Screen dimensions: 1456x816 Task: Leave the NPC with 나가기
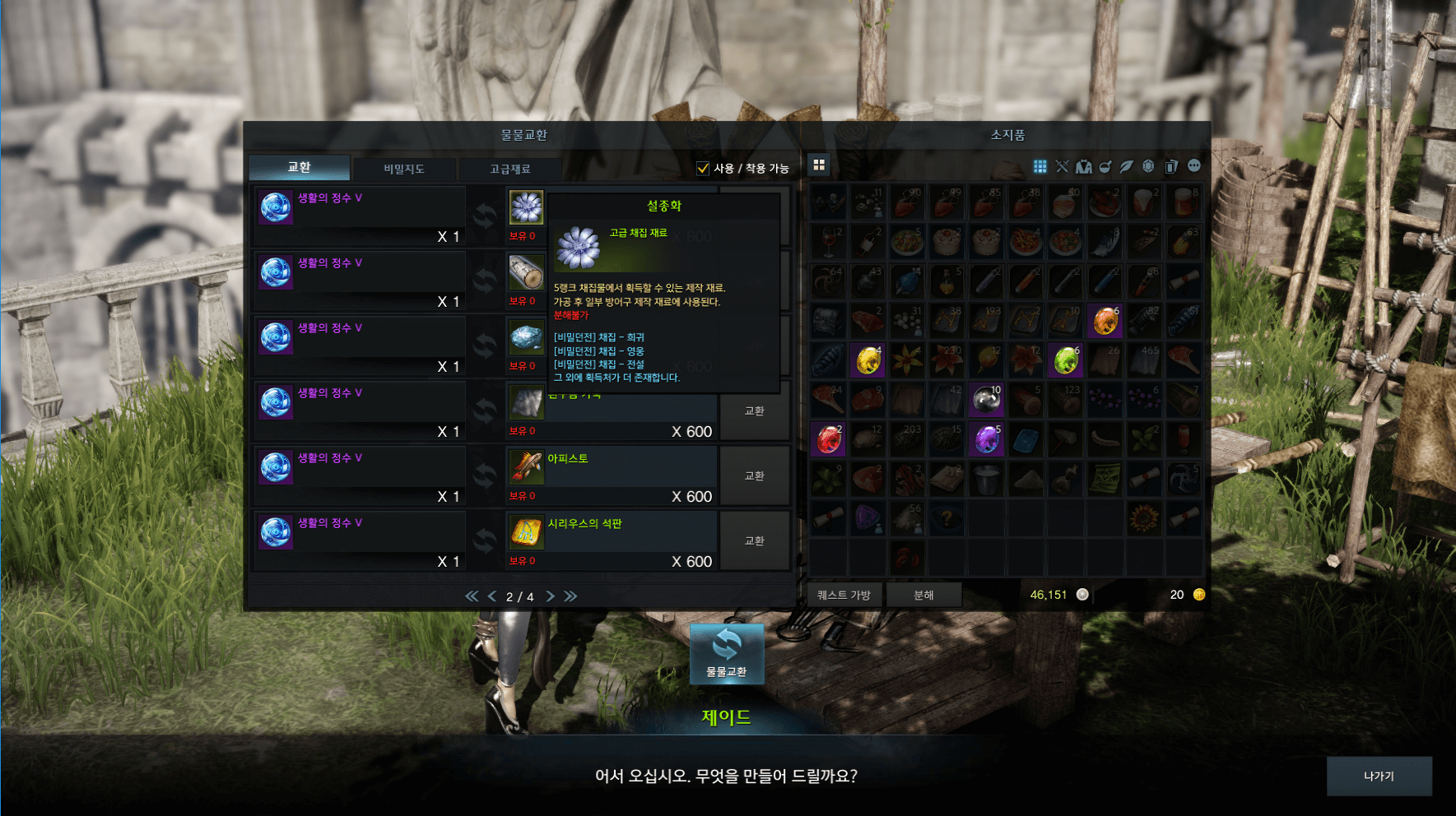tap(1379, 776)
